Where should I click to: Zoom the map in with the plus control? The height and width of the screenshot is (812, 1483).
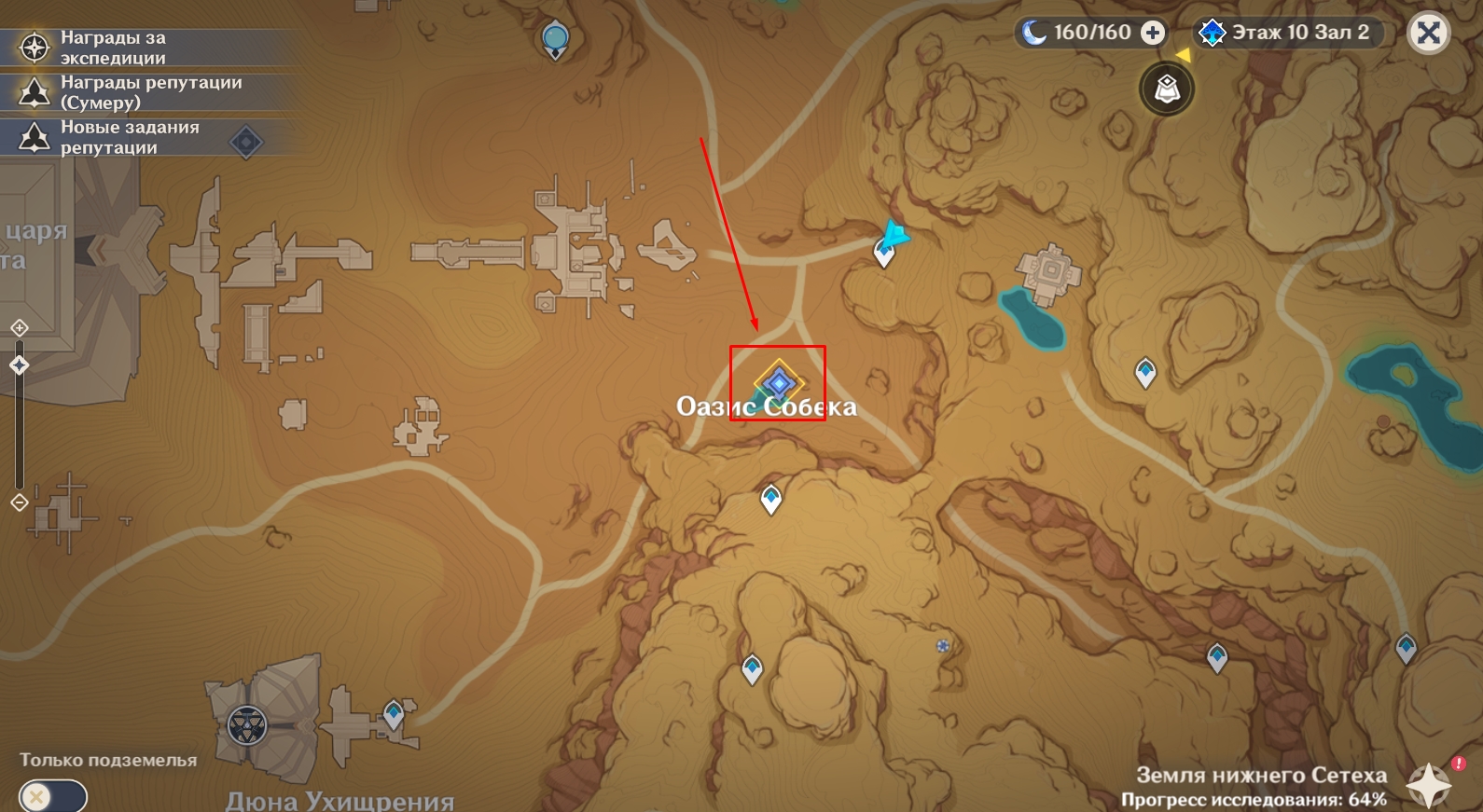(x=20, y=328)
